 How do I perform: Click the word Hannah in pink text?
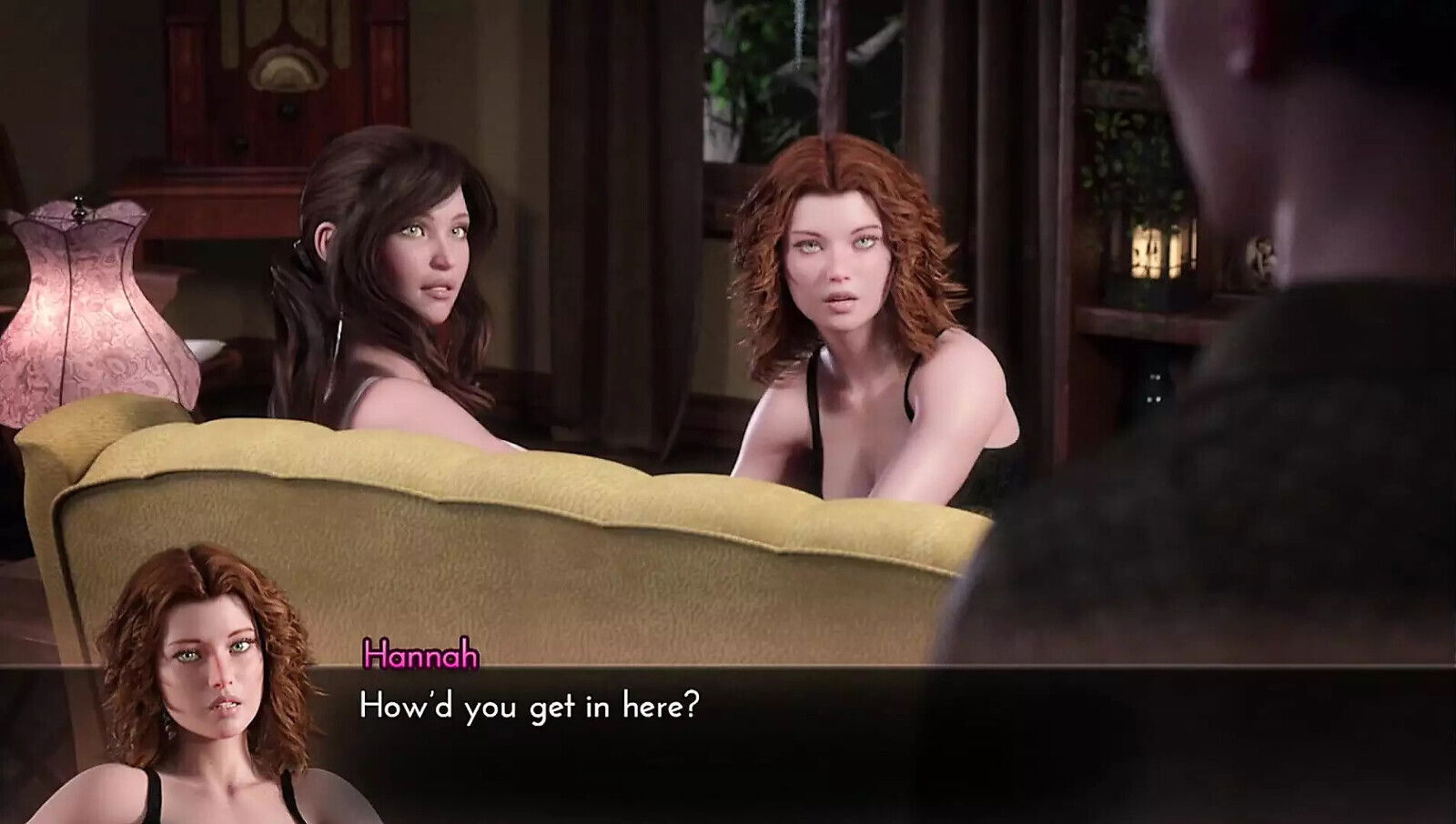[x=420, y=655]
